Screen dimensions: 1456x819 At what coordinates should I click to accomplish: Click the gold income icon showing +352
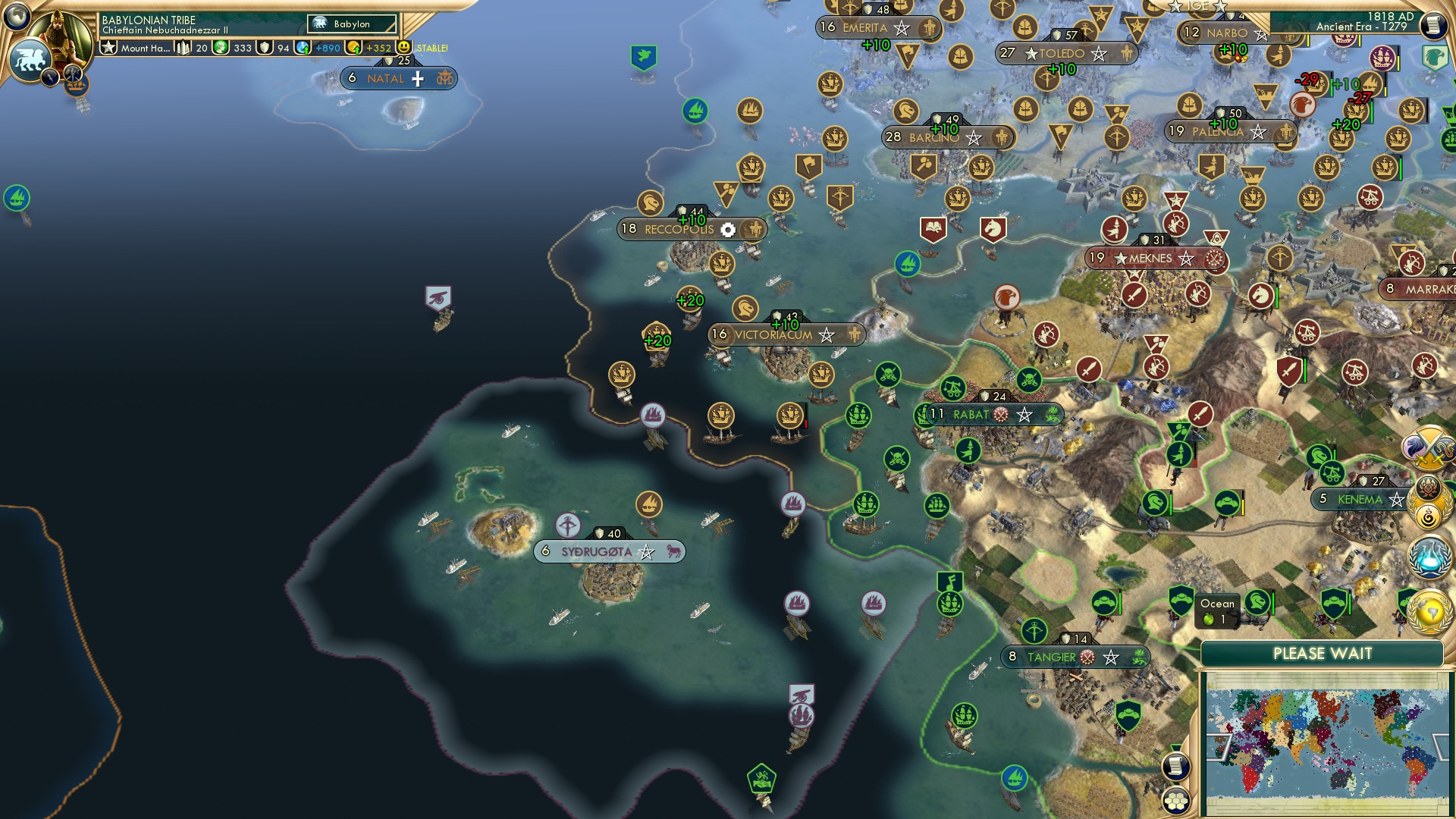355,47
